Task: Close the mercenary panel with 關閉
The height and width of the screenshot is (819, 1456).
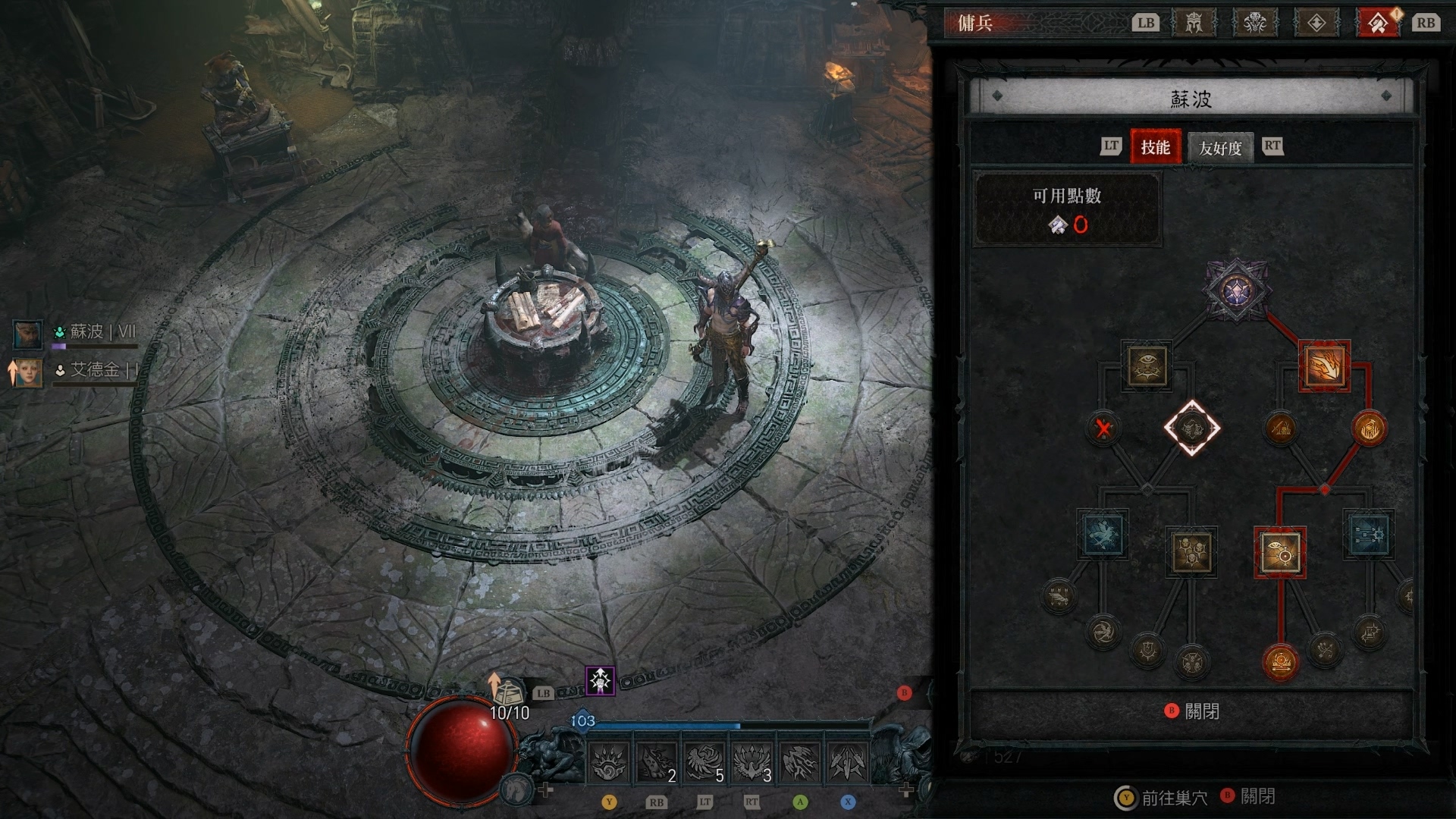Action: [x=1193, y=711]
